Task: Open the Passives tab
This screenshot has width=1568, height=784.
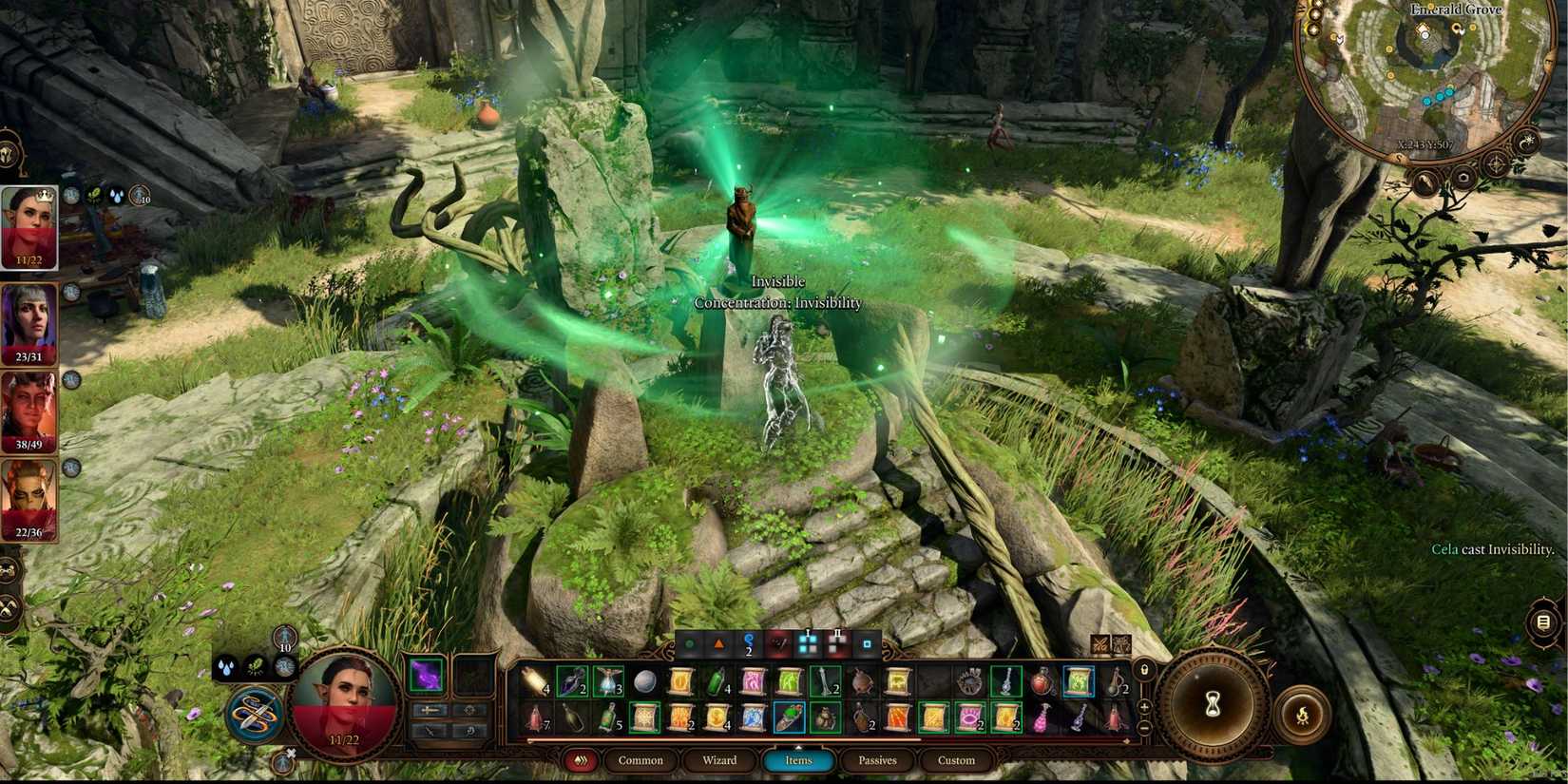Action: (x=877, y=760)
